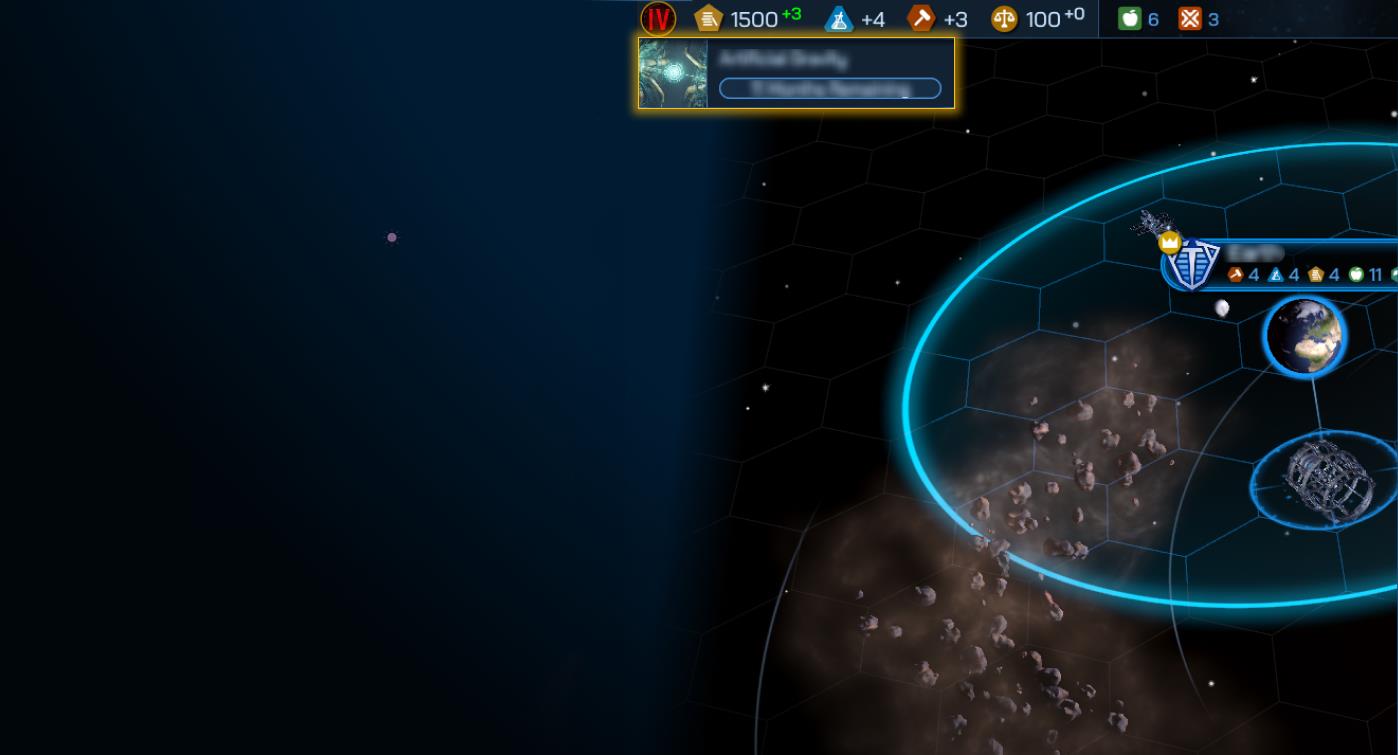Click the orange crossed resource icon
Viewport: 1398px width, 755px height.
pos(1189,18)
